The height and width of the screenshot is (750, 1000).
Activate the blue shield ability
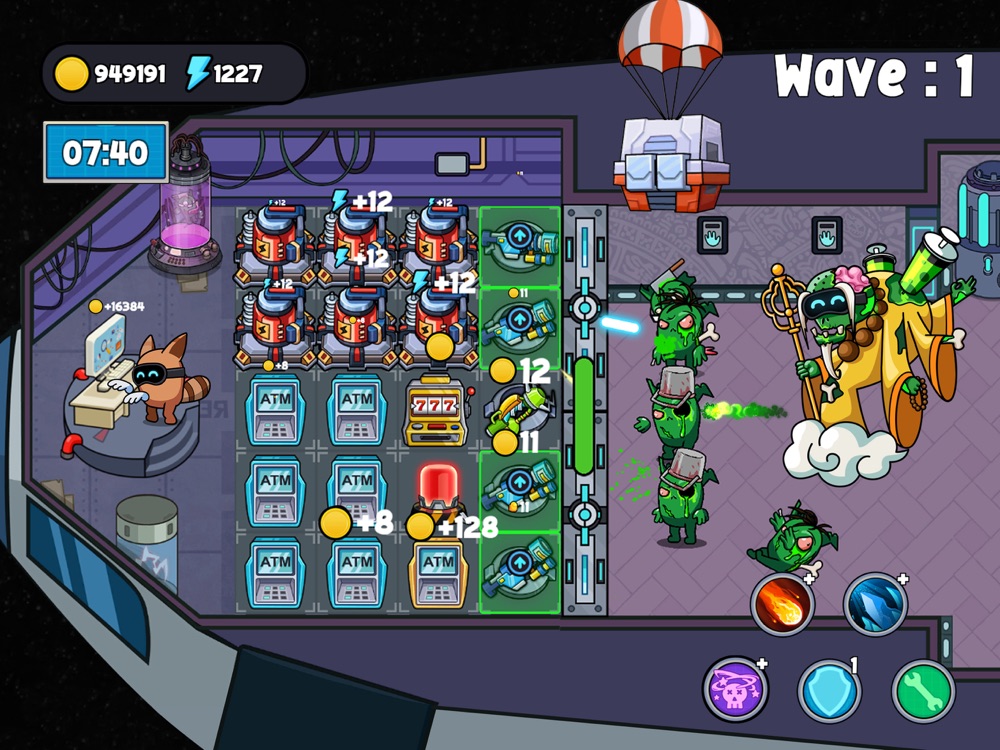(829, 690)
